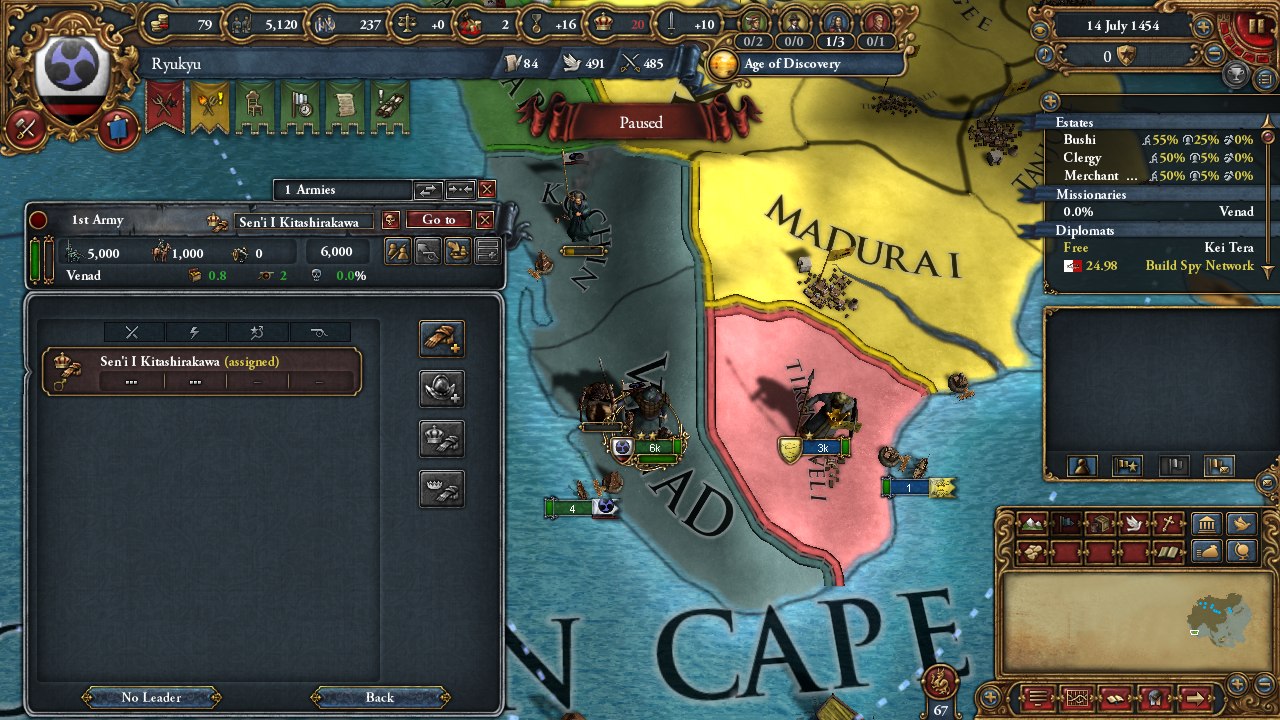Sort leaders by the shock lightning column
The width and height of the screenshot is (1280, 720).
[193, 333]
